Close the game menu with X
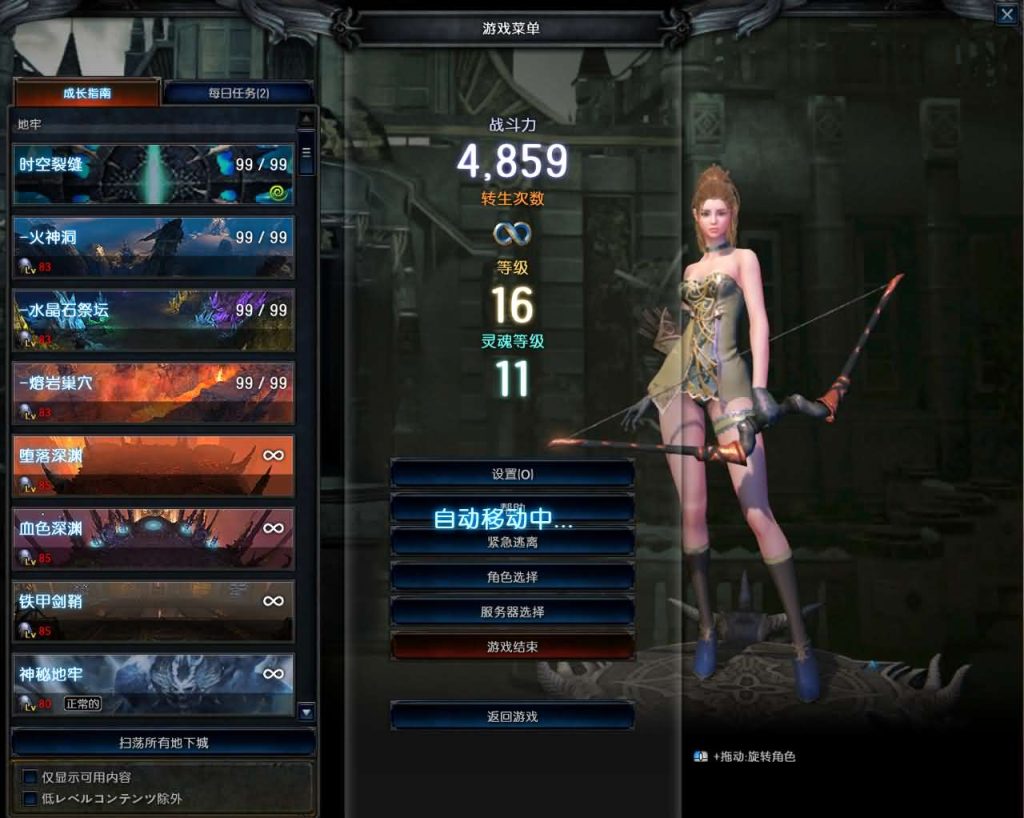Screen dimensions: 1024x818 tap(1006, 14)
